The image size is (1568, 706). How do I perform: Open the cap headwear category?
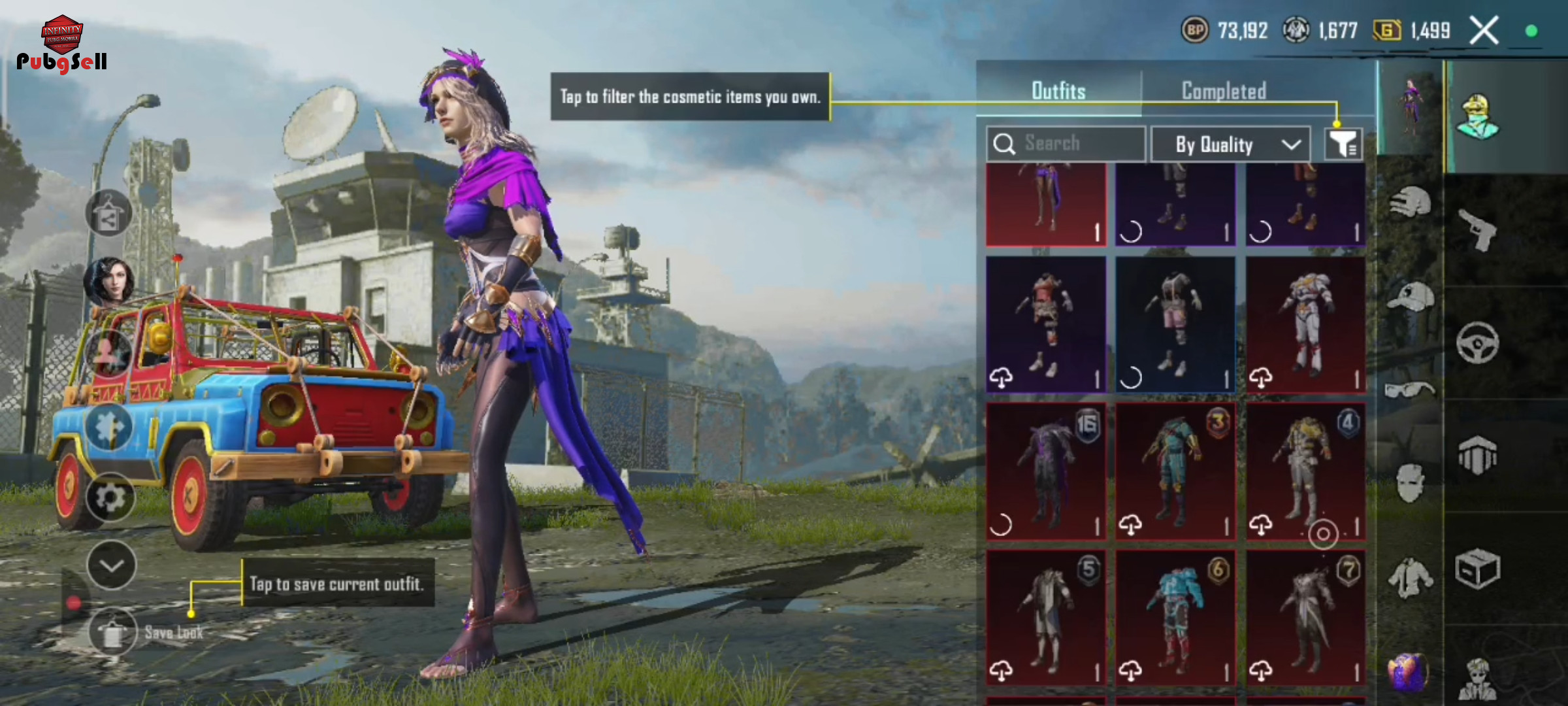click(x=1410, y=298)
